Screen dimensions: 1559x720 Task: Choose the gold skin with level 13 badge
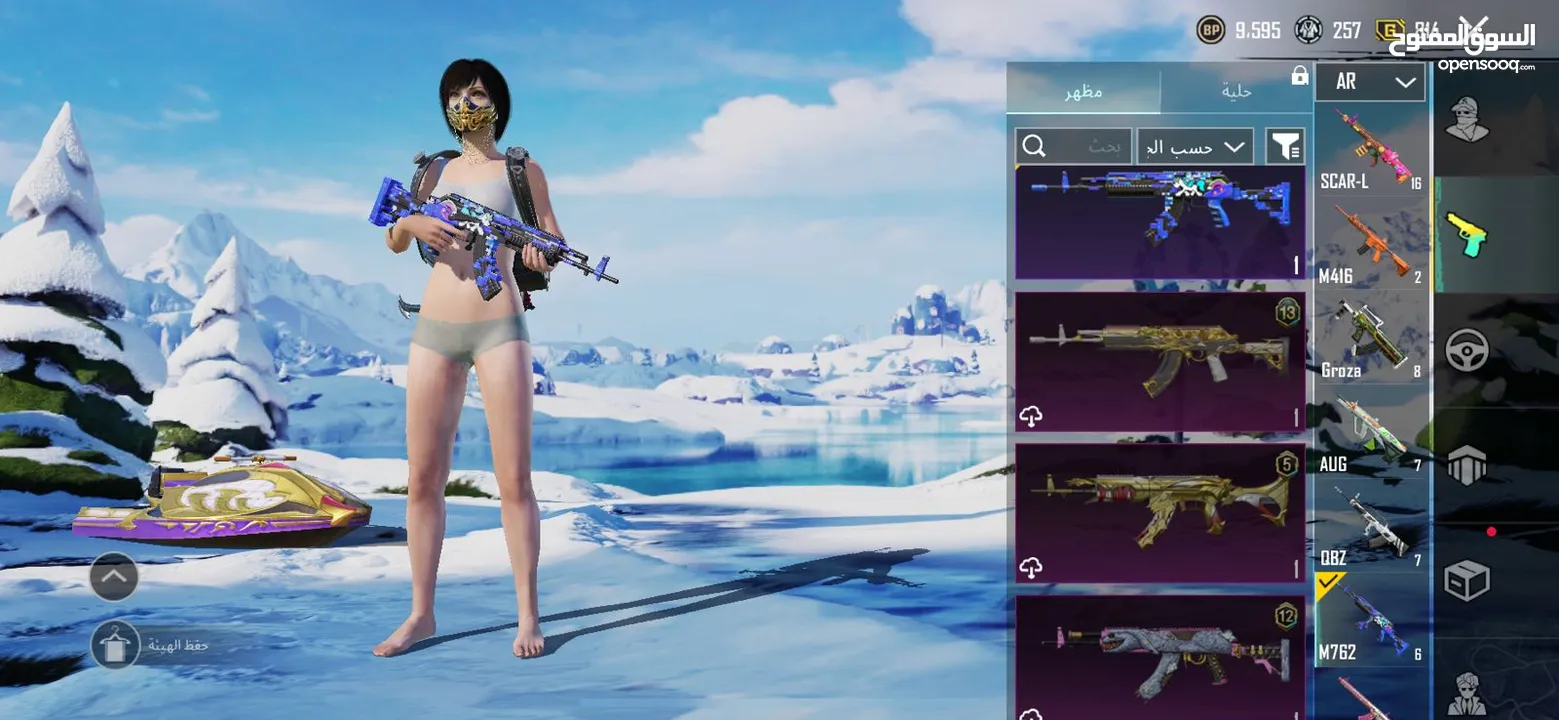pos(1160,362)
